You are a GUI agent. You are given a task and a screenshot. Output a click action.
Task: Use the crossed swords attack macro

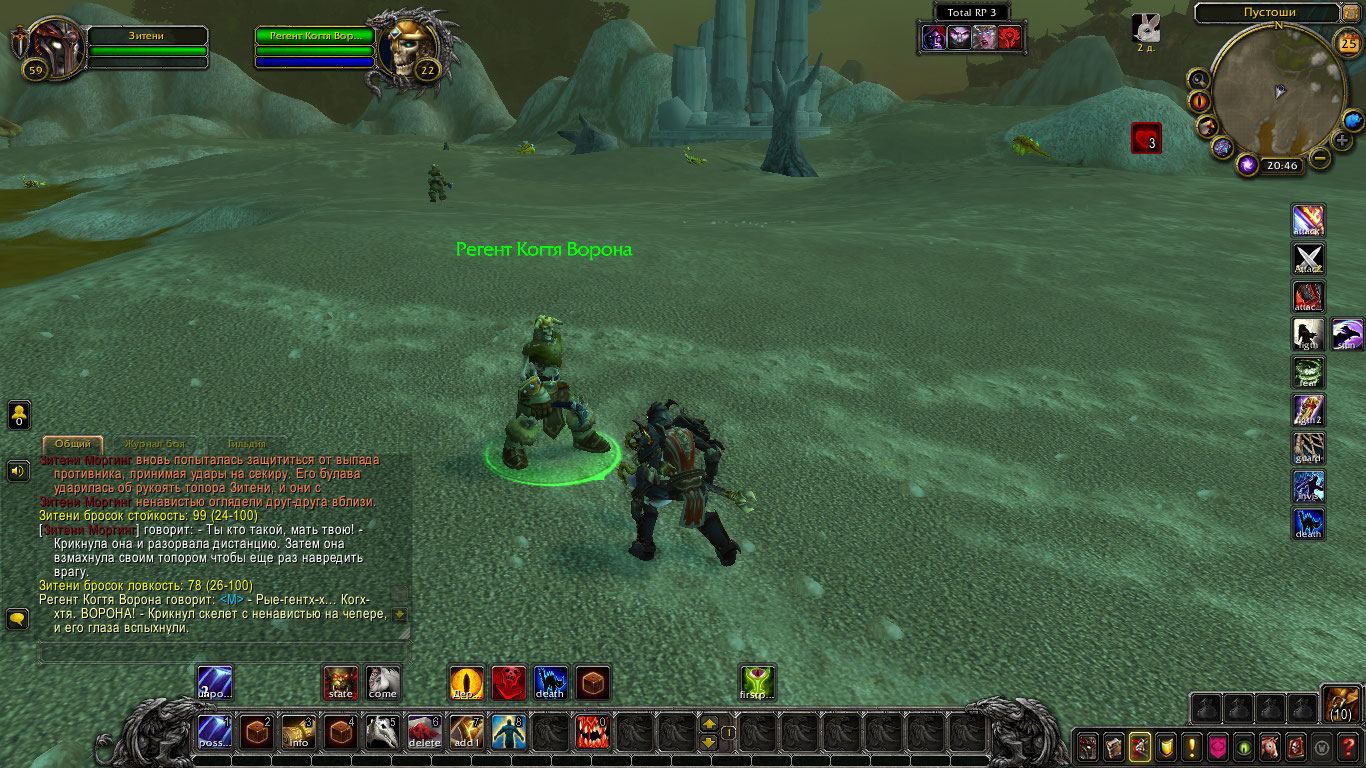click(x=1308, y=258)
